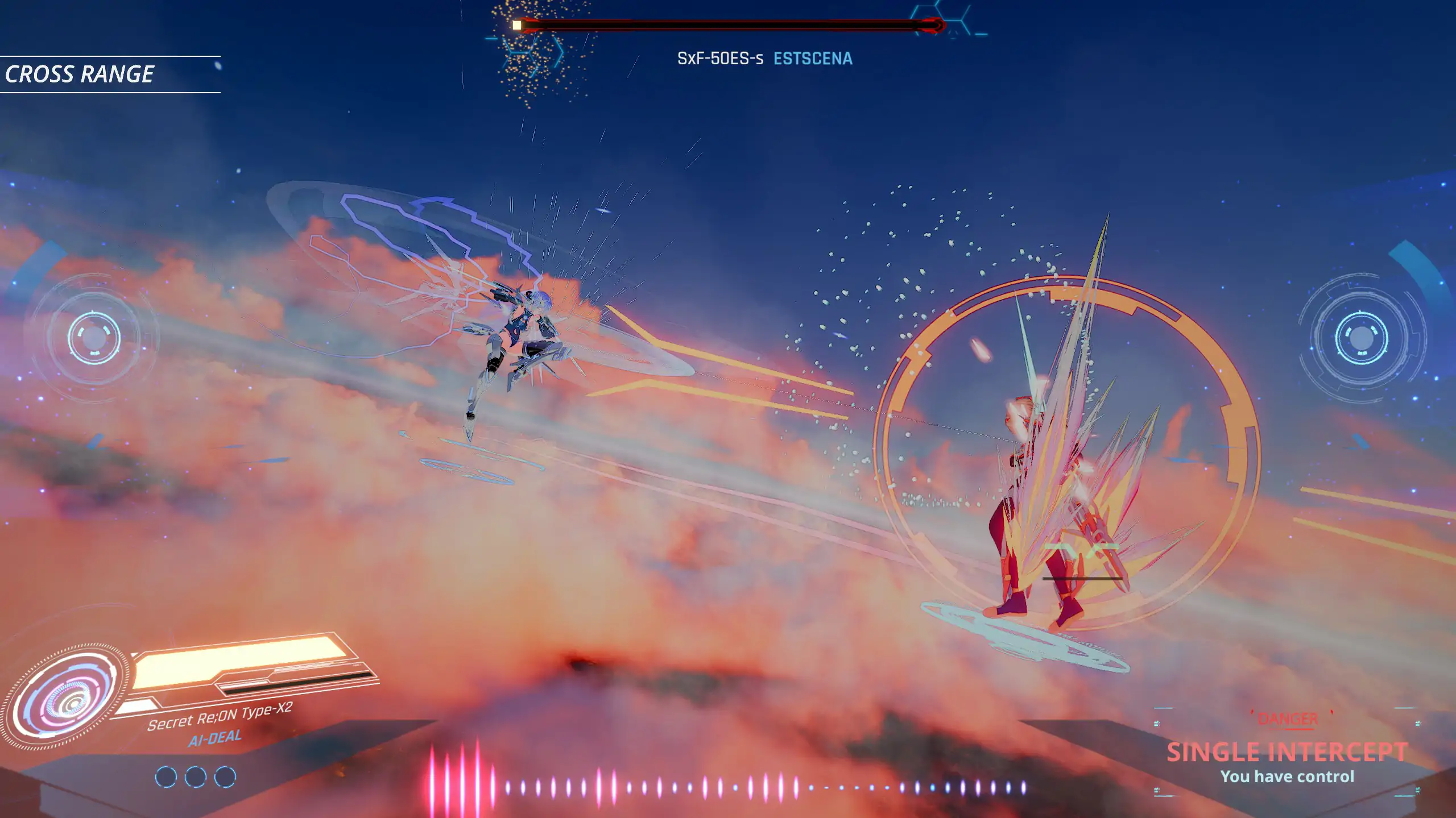1456x818 pixels.
Task: Tap the spiral emblem beside Secret Re;ON Type-X2
Action: (65, 696)
